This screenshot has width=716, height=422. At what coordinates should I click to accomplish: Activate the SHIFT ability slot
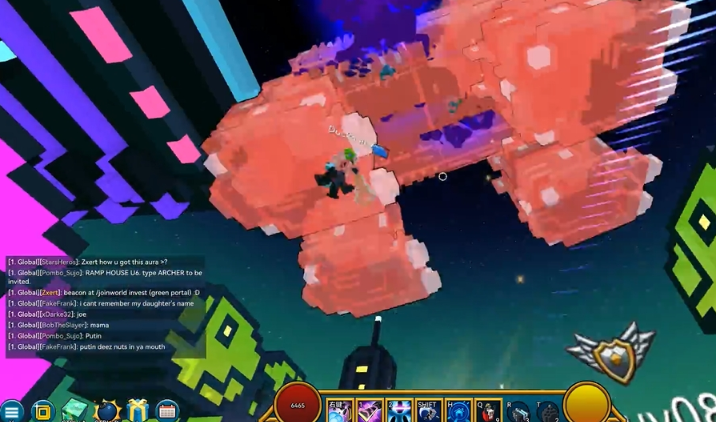pyautogui.click(x=429, y=411)
